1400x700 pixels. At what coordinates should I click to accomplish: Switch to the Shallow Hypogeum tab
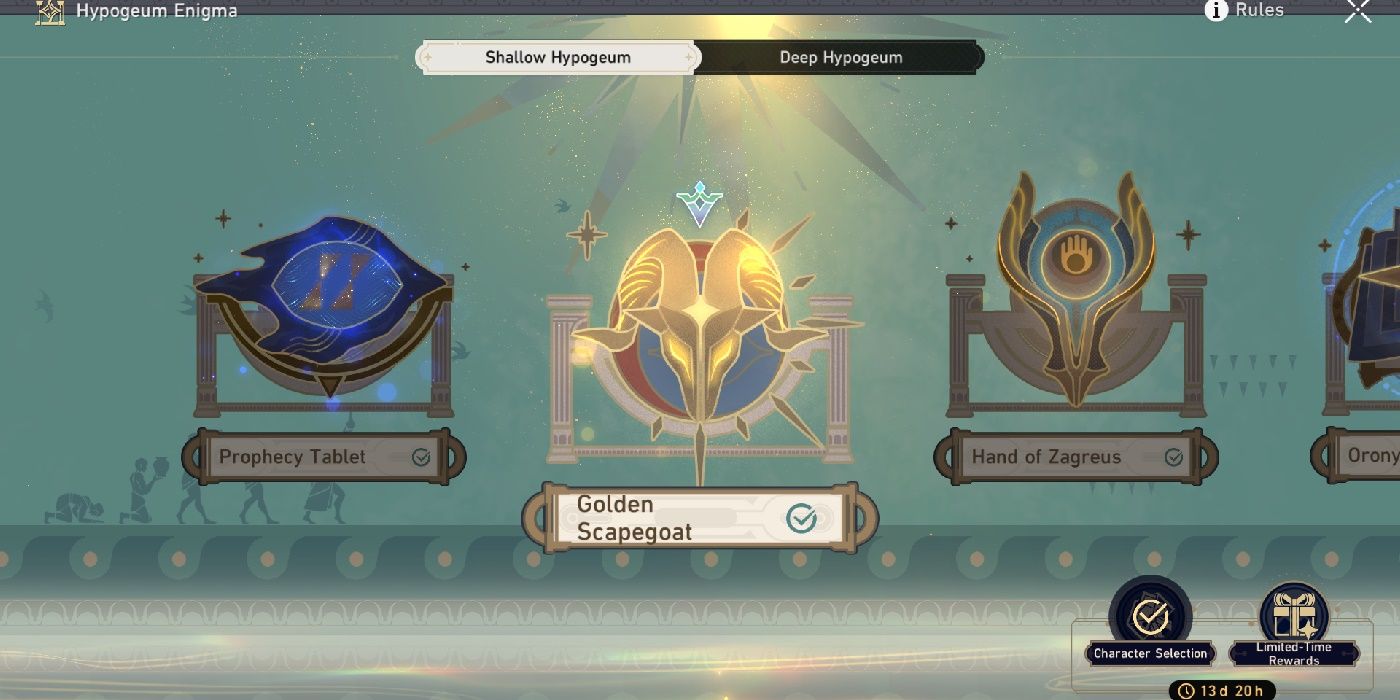pos(557,57)
